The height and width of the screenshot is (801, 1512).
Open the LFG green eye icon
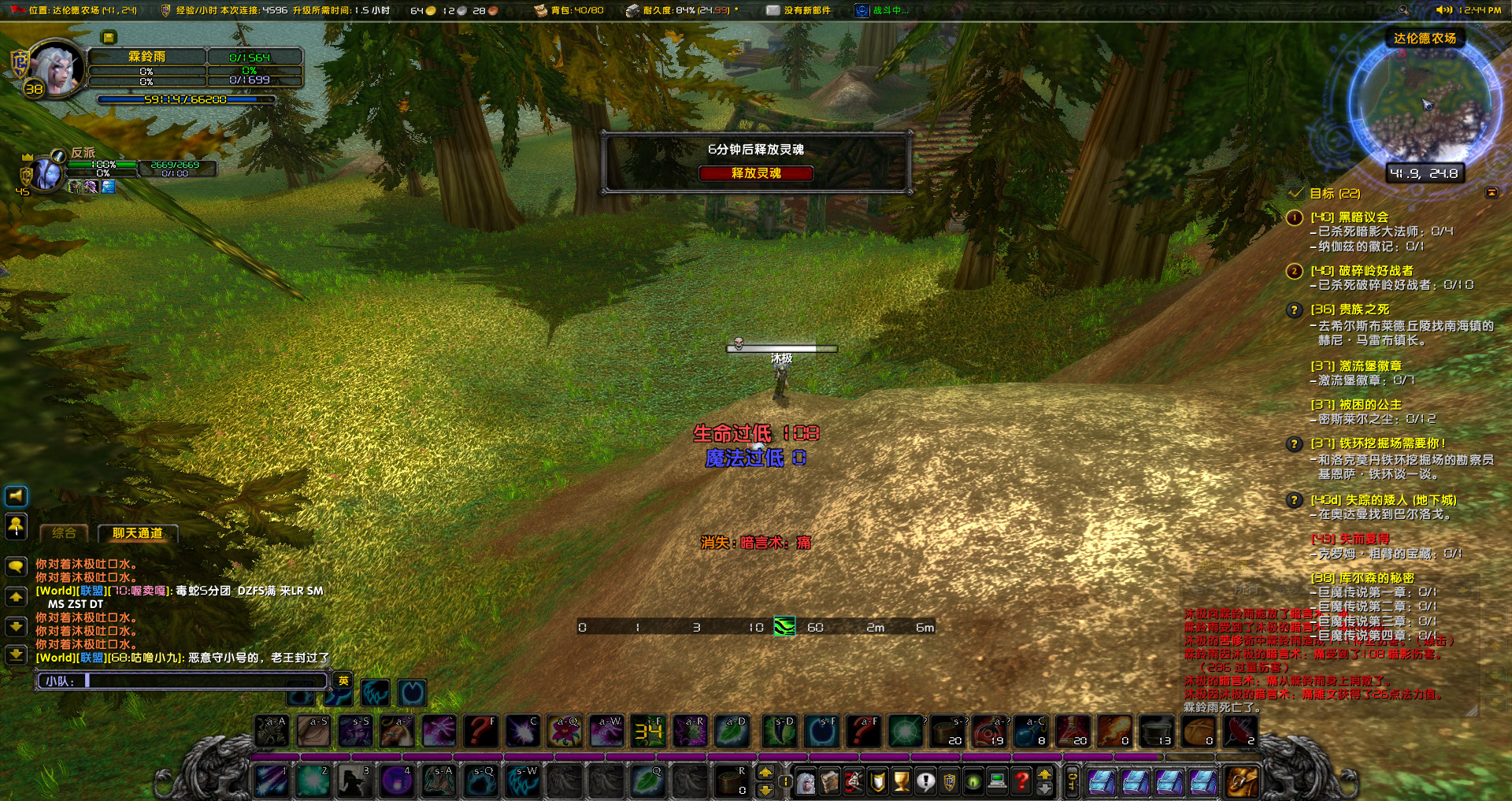pos(973,784)
